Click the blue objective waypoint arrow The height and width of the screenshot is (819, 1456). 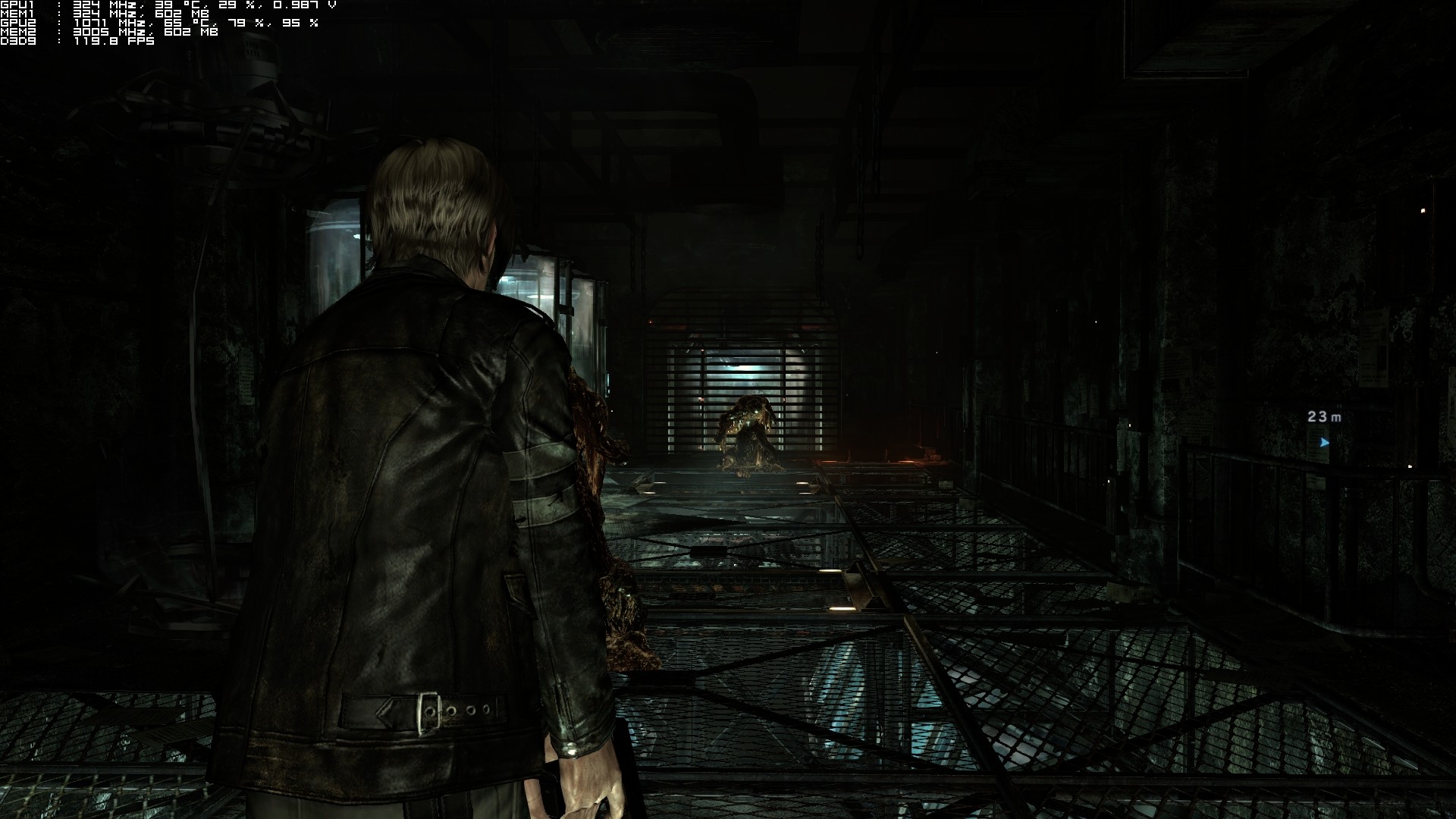click(x=1324, y=442)
